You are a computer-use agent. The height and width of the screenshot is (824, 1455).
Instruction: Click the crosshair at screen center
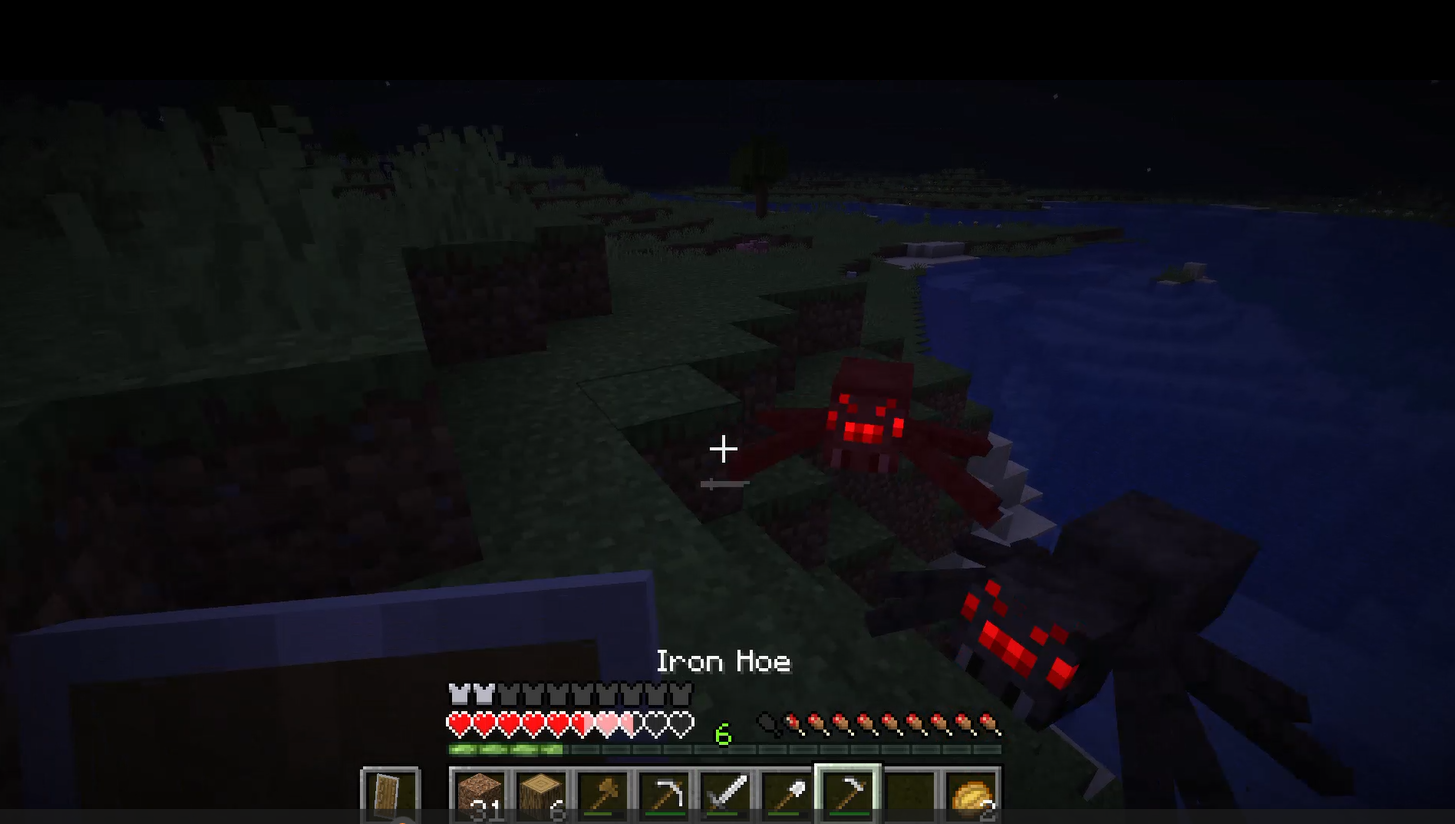(x=723, y=449)
